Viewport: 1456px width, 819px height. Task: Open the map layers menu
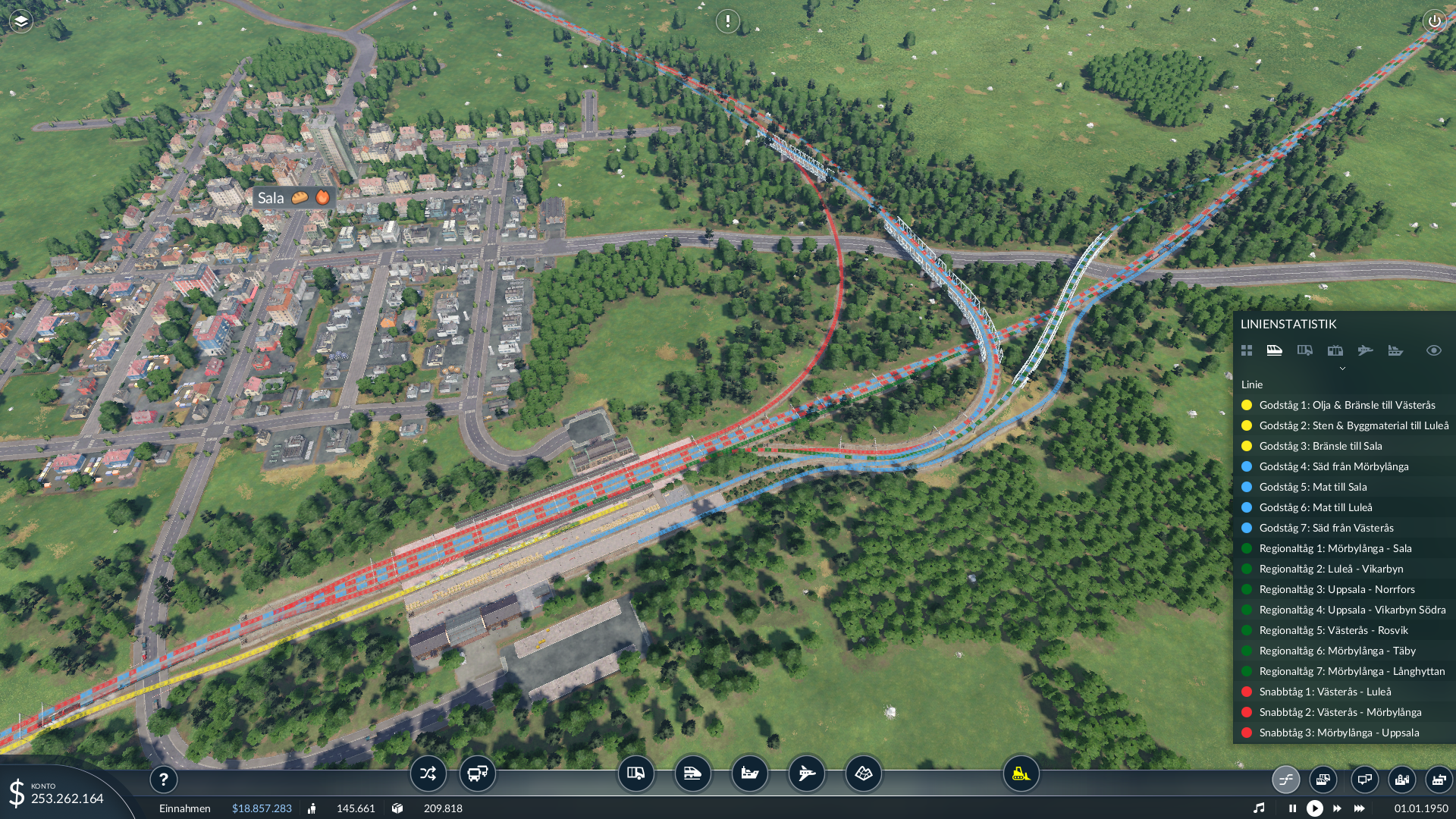[x=21, y=21]
